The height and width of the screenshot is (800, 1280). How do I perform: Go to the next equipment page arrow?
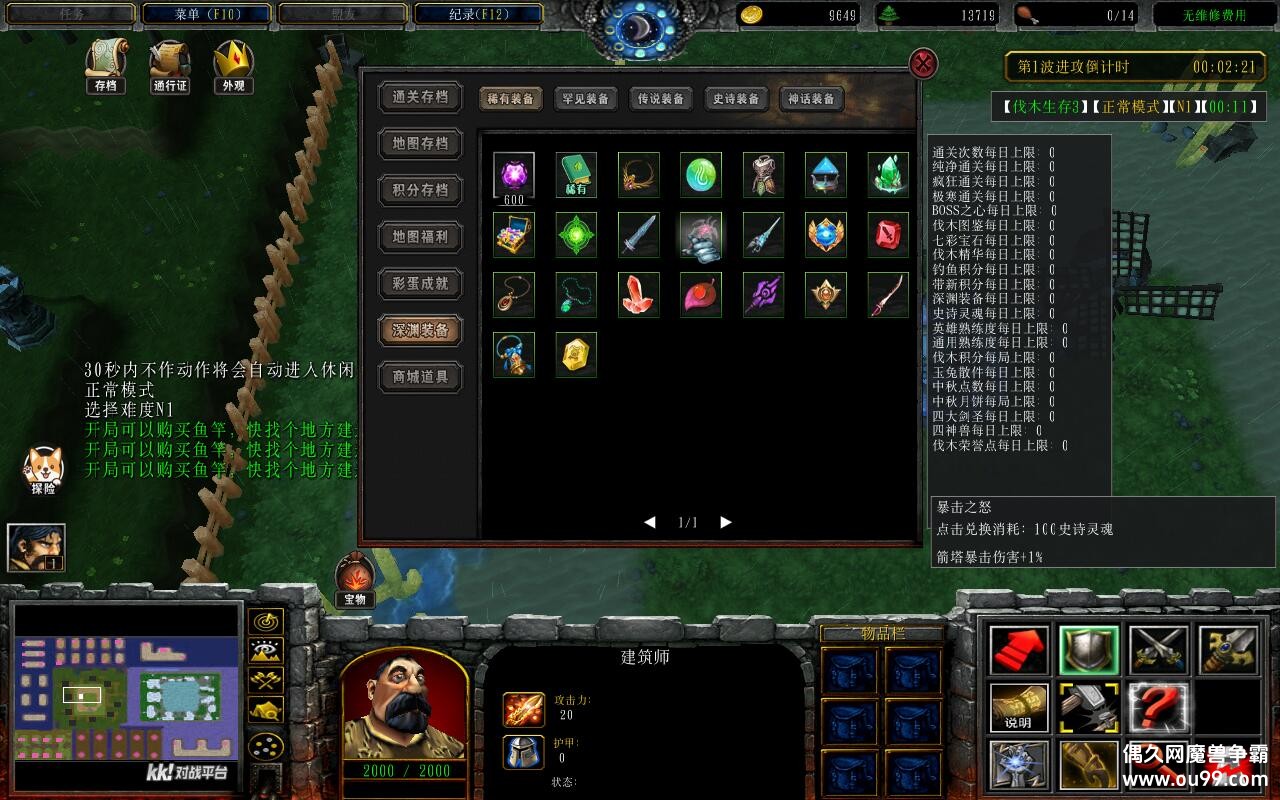pos(726,522)
